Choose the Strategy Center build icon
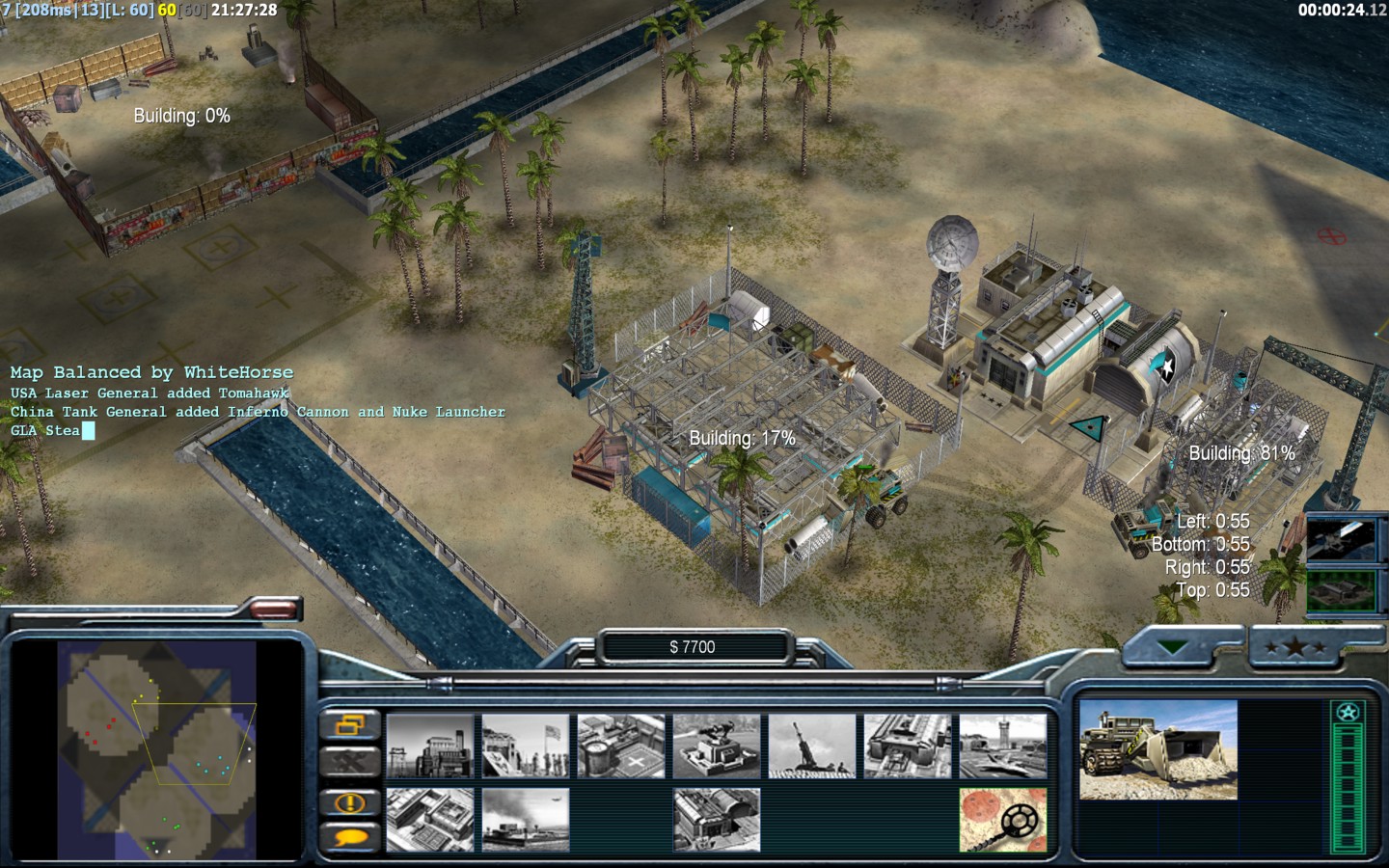 click(430, 820)
